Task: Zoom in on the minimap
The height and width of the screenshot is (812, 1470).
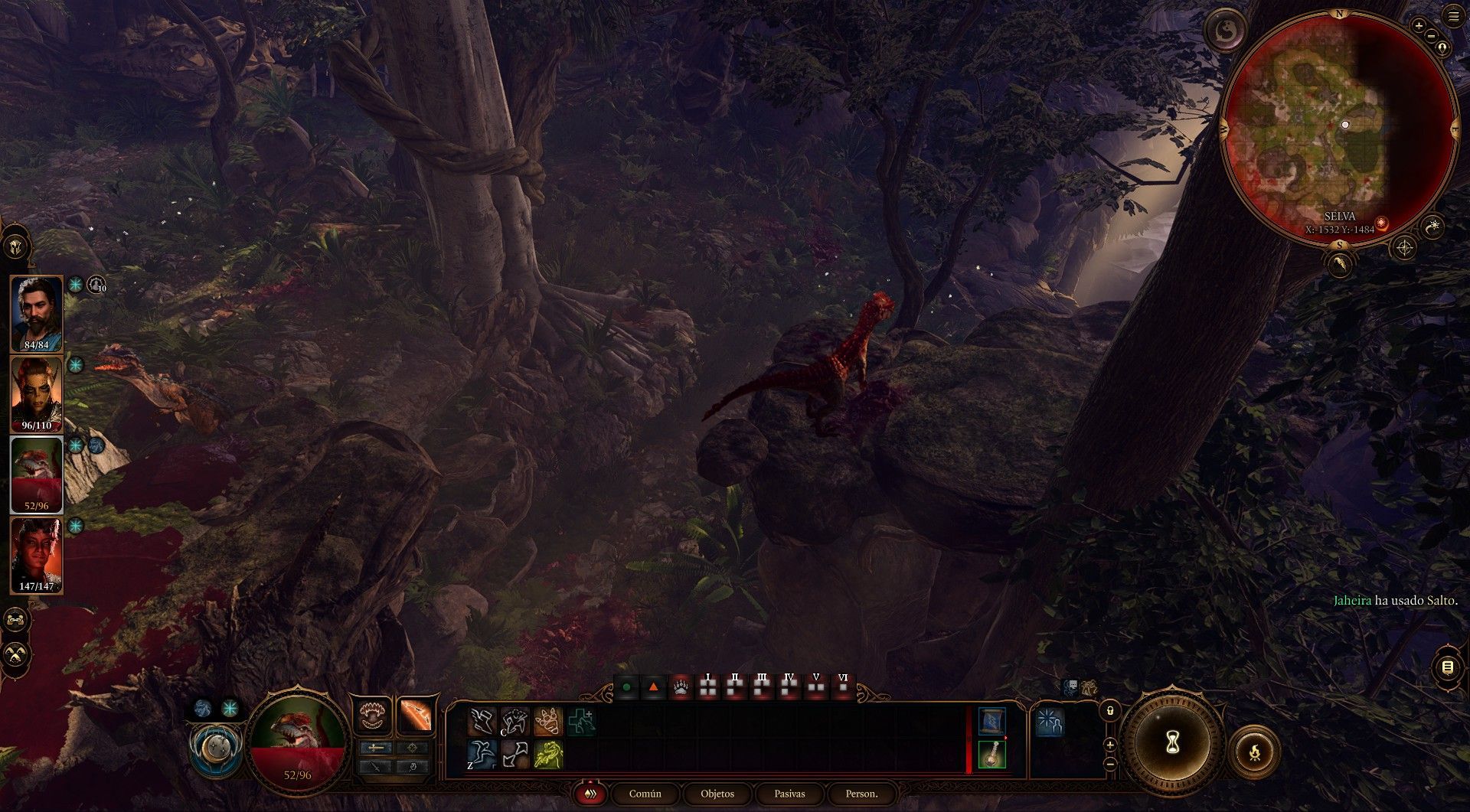Action: [1419, 25]
